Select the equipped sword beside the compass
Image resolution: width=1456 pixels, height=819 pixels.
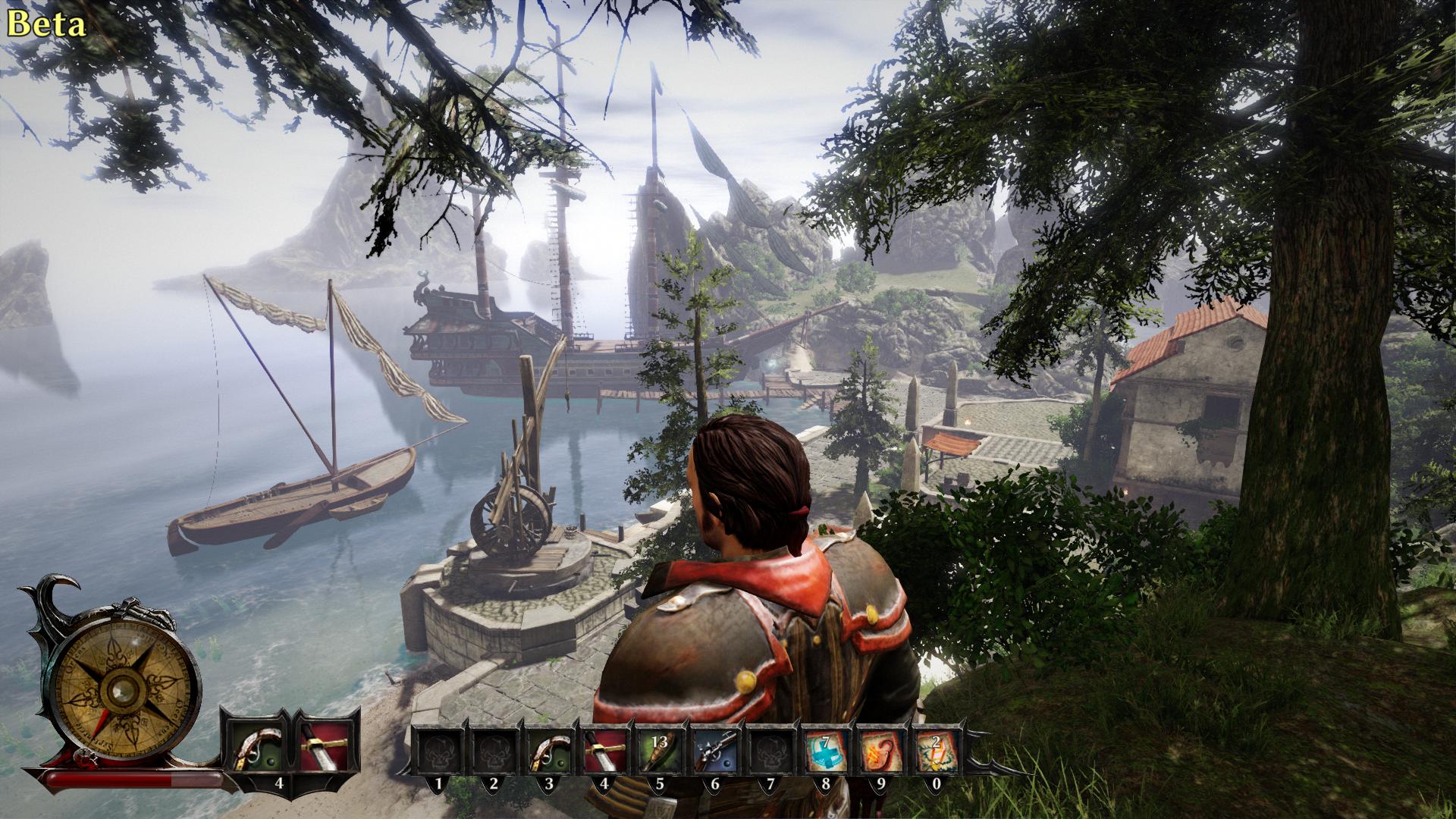(324, 747)
